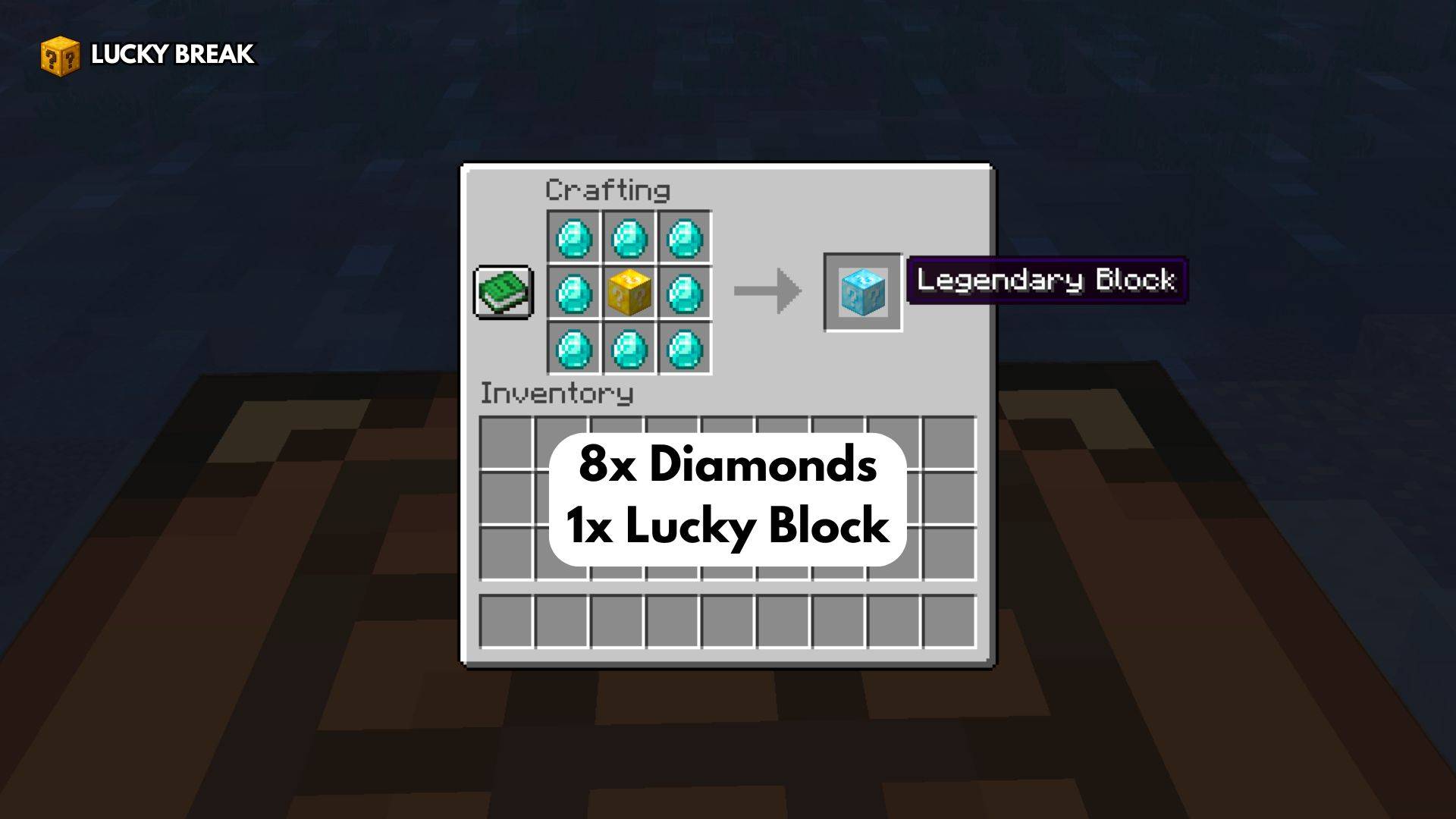1456x819 pixels.
Task: Click the Inventory heading text
Action: point(557,393)
